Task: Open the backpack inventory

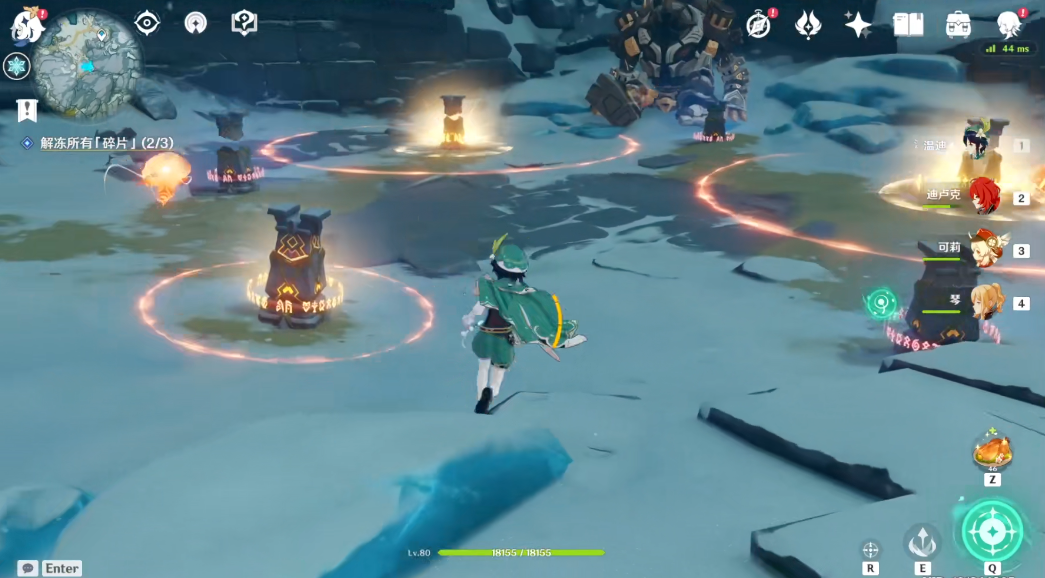Action: 958,25
